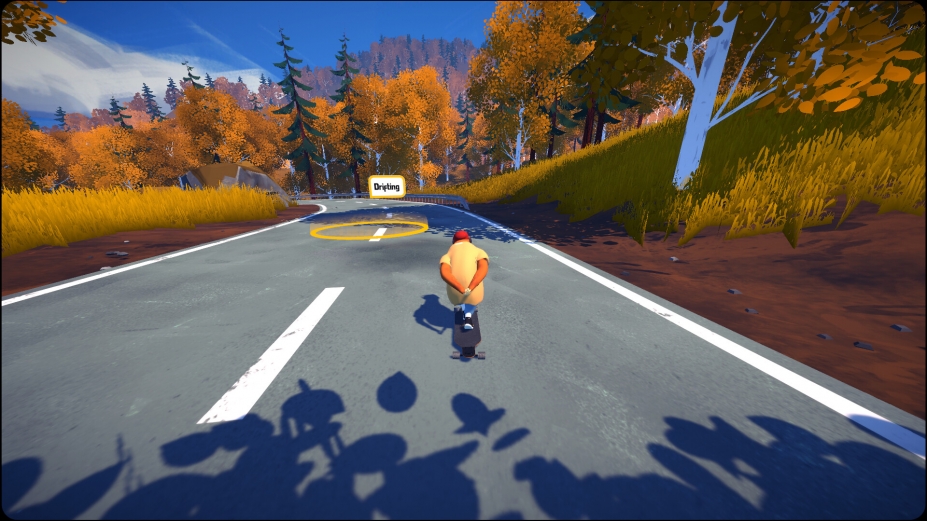Image resolution: width=927 pixels, height=521 pixels.
Task: Click the Drifting tutorial marker label
Action: click(386, 187)
